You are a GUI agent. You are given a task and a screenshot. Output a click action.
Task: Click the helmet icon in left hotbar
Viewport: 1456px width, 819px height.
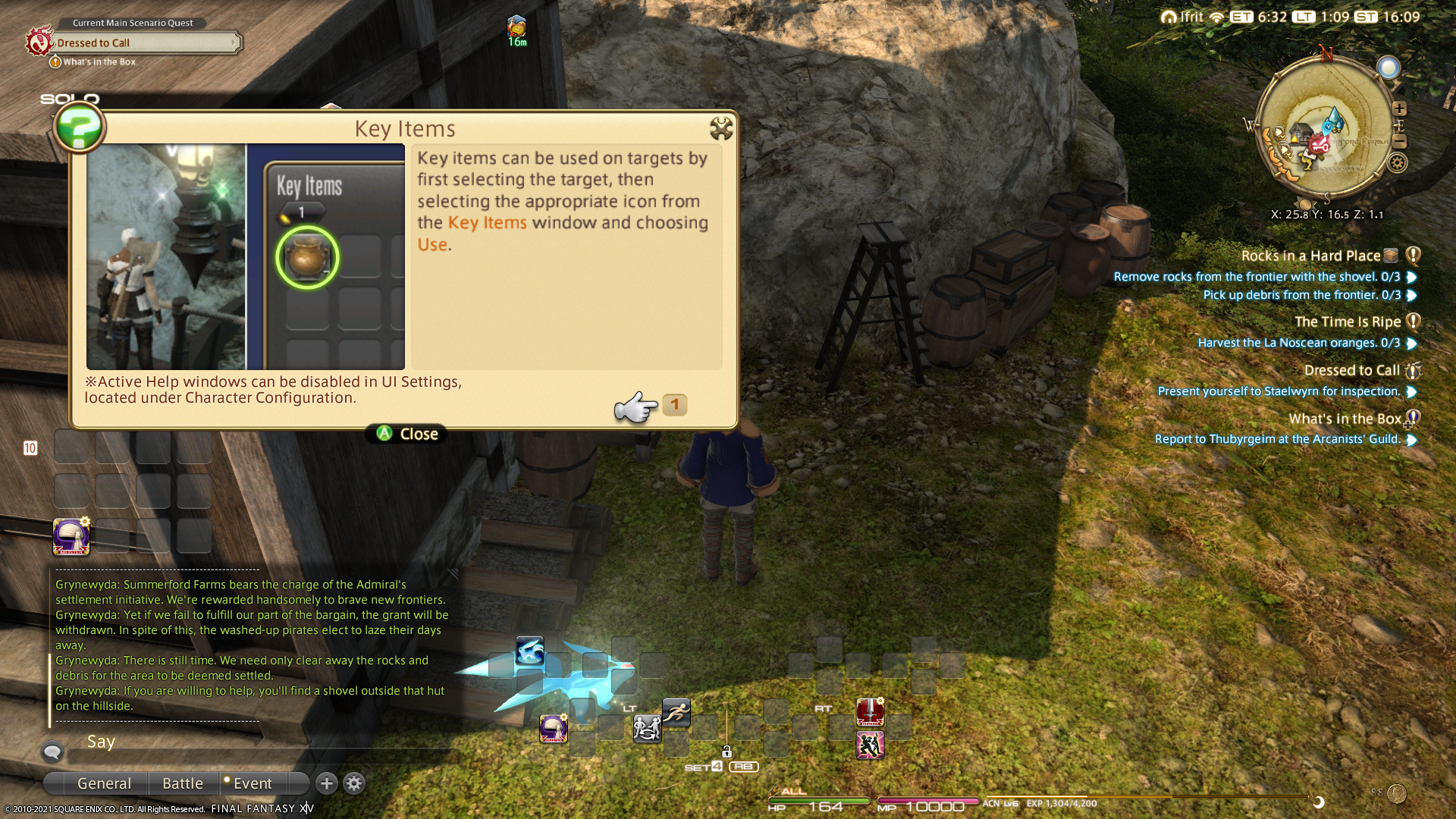(71, 537)
